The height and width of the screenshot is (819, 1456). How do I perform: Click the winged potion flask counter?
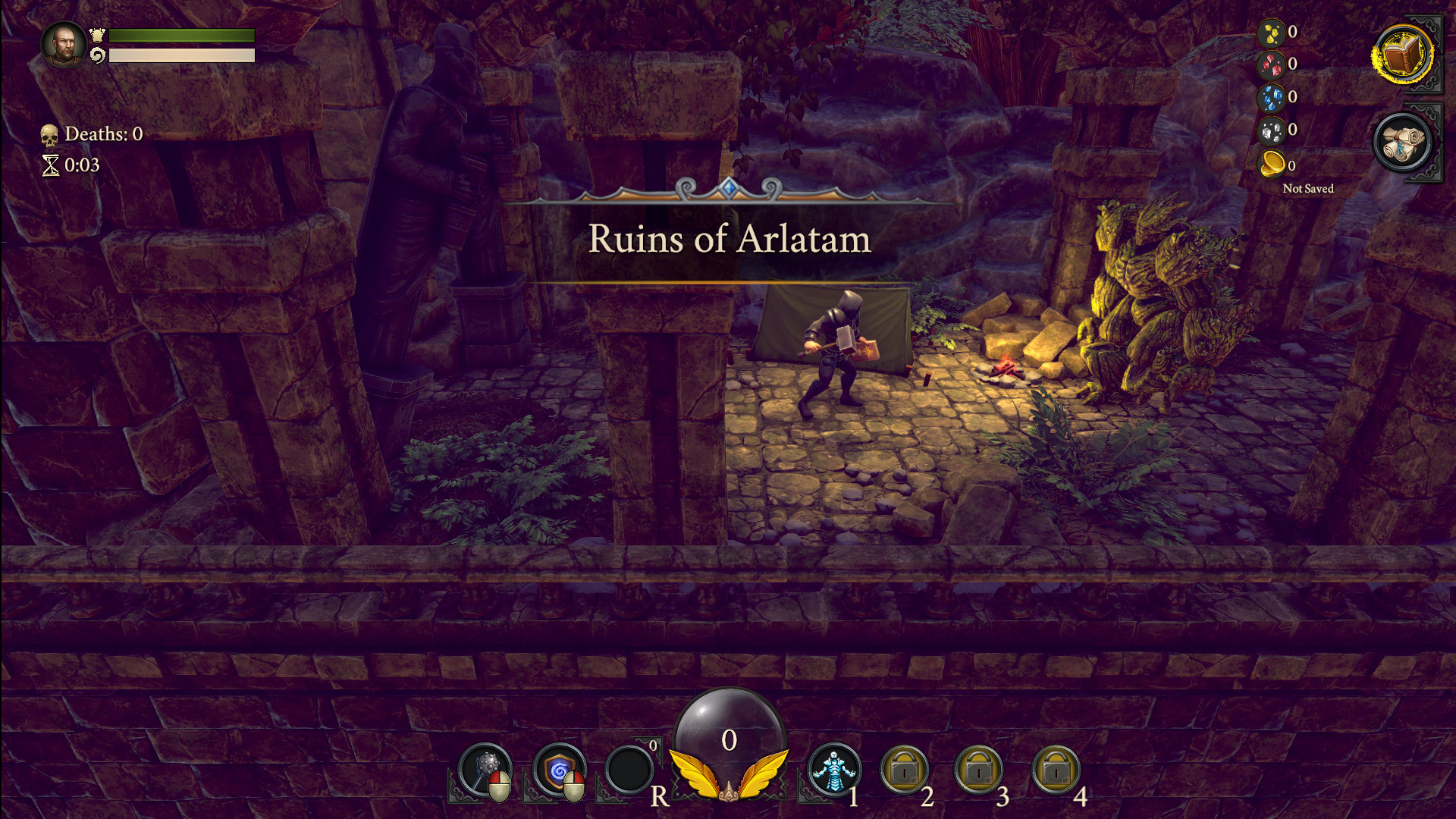[729, 761]
